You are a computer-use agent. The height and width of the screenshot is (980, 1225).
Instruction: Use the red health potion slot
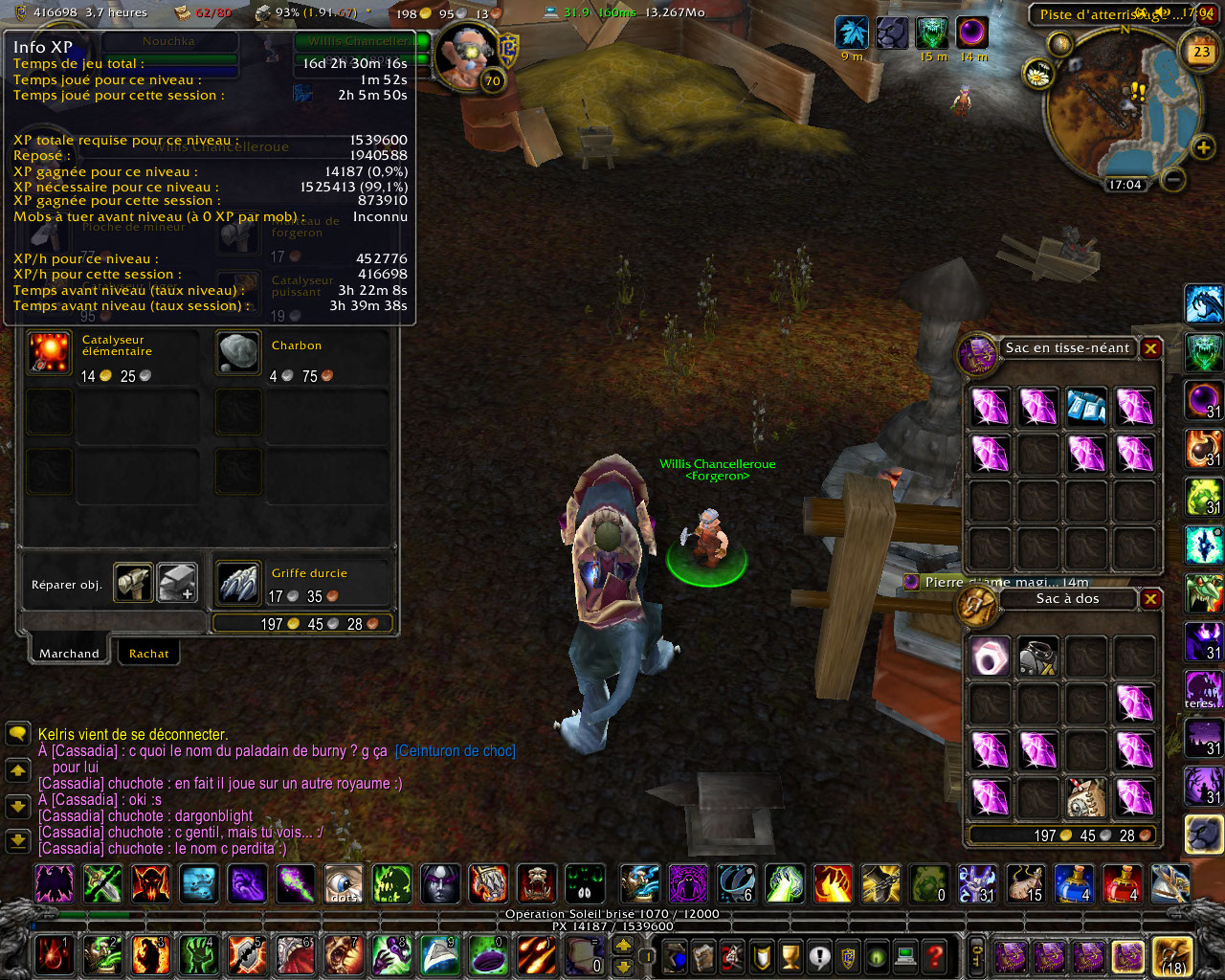click(1121, 883)
